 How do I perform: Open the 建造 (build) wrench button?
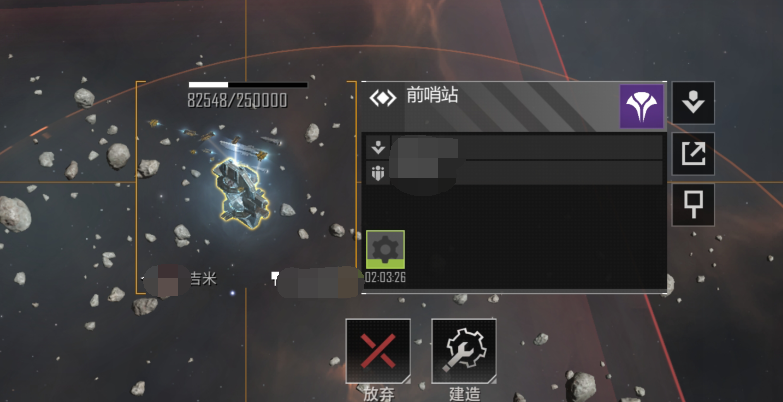[464, 351]
